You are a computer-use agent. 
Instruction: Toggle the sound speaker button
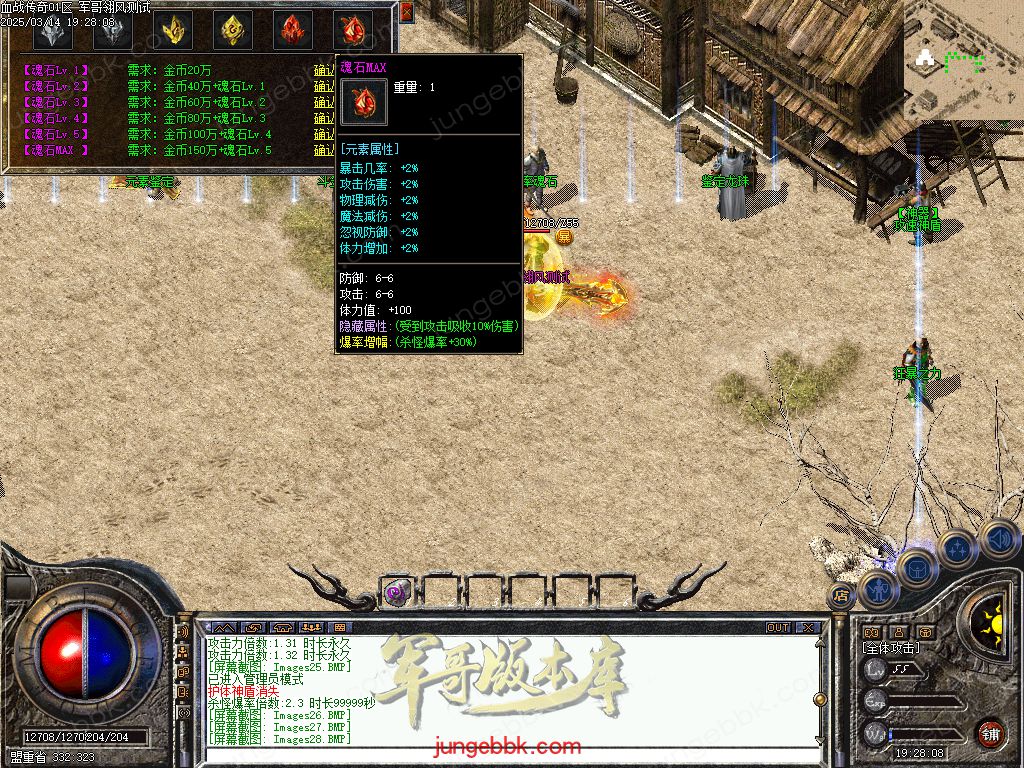point(998,539)
